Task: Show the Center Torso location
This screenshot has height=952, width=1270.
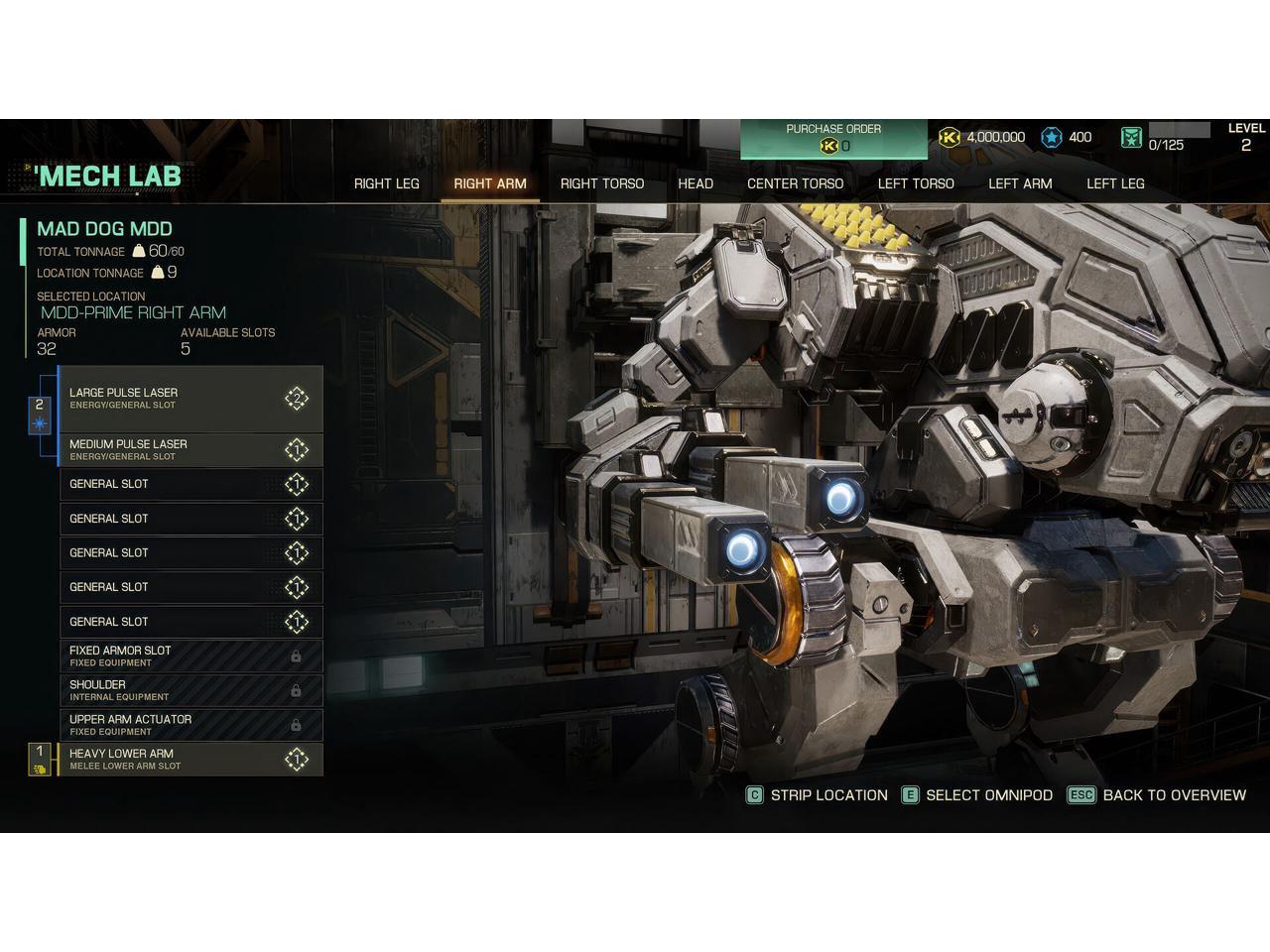Action: (795, 183)
